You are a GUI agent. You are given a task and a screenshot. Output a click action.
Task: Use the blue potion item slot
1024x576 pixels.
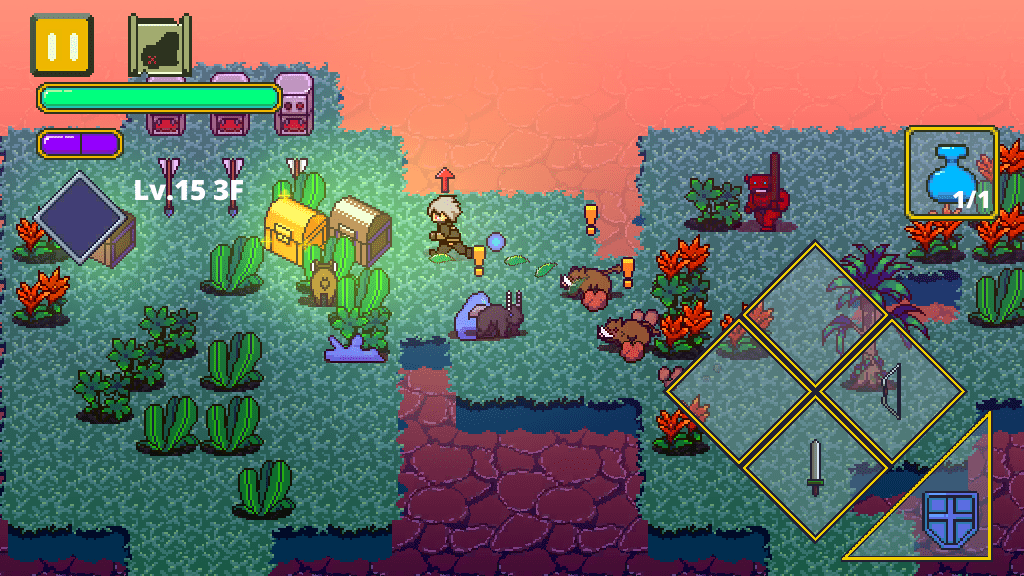click(951, 172)
